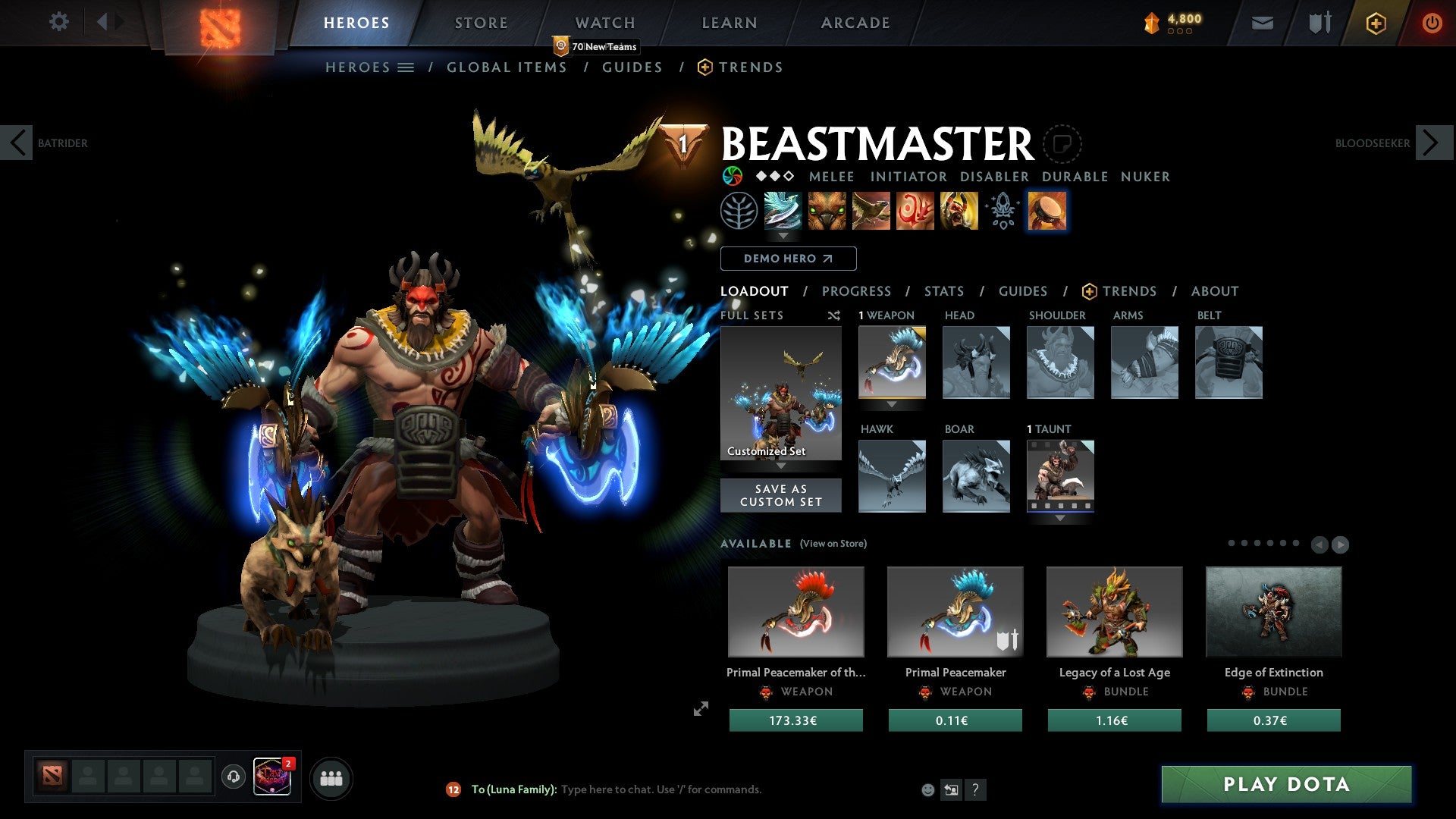Viewport: 1456px width, 819px height.
Task: Open the View on Store link
Action: coord(832,544)
